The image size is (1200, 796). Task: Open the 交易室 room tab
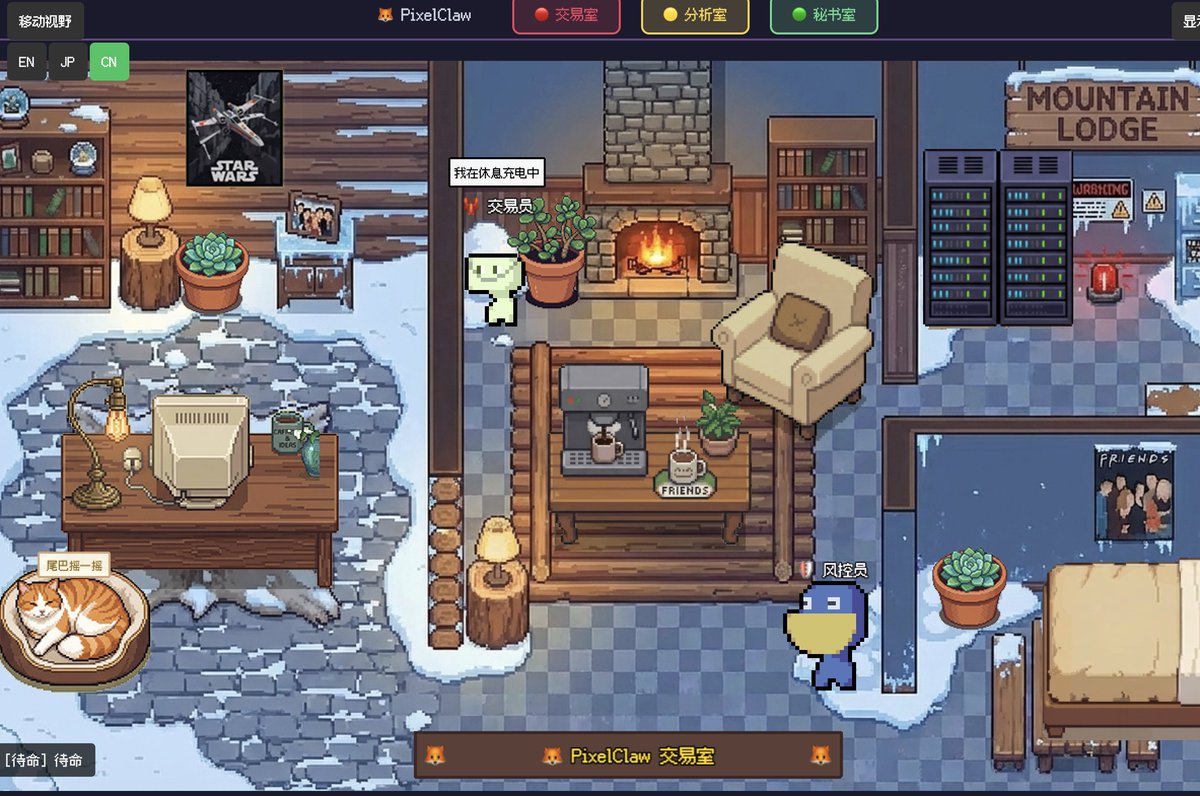tap(566, 16)
